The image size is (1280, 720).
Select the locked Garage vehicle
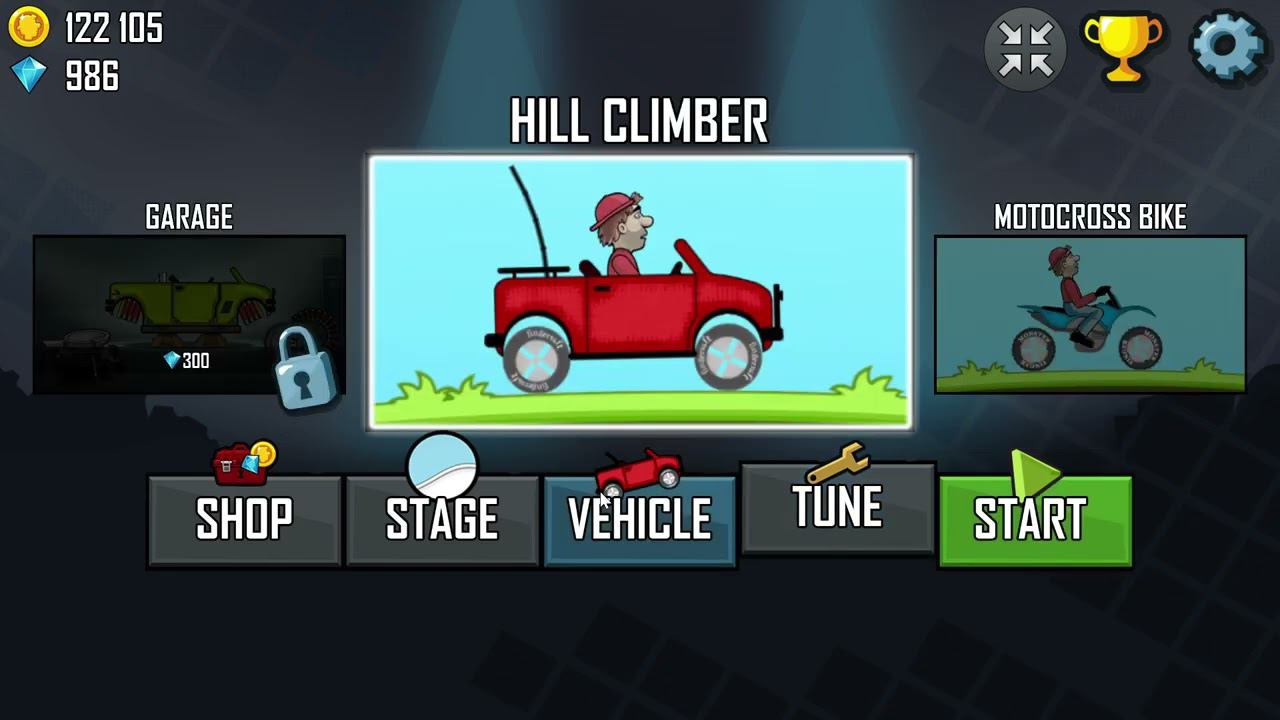pos(189,314)
